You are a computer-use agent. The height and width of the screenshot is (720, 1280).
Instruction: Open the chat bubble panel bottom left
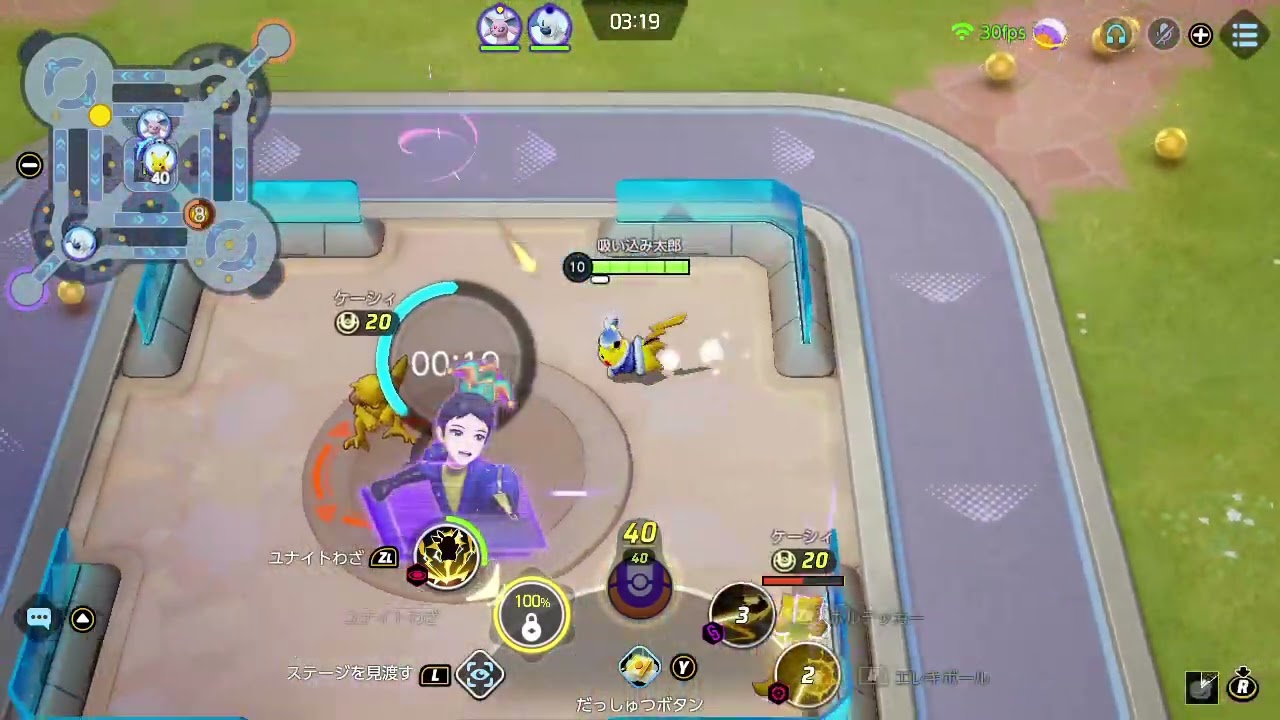38,618
